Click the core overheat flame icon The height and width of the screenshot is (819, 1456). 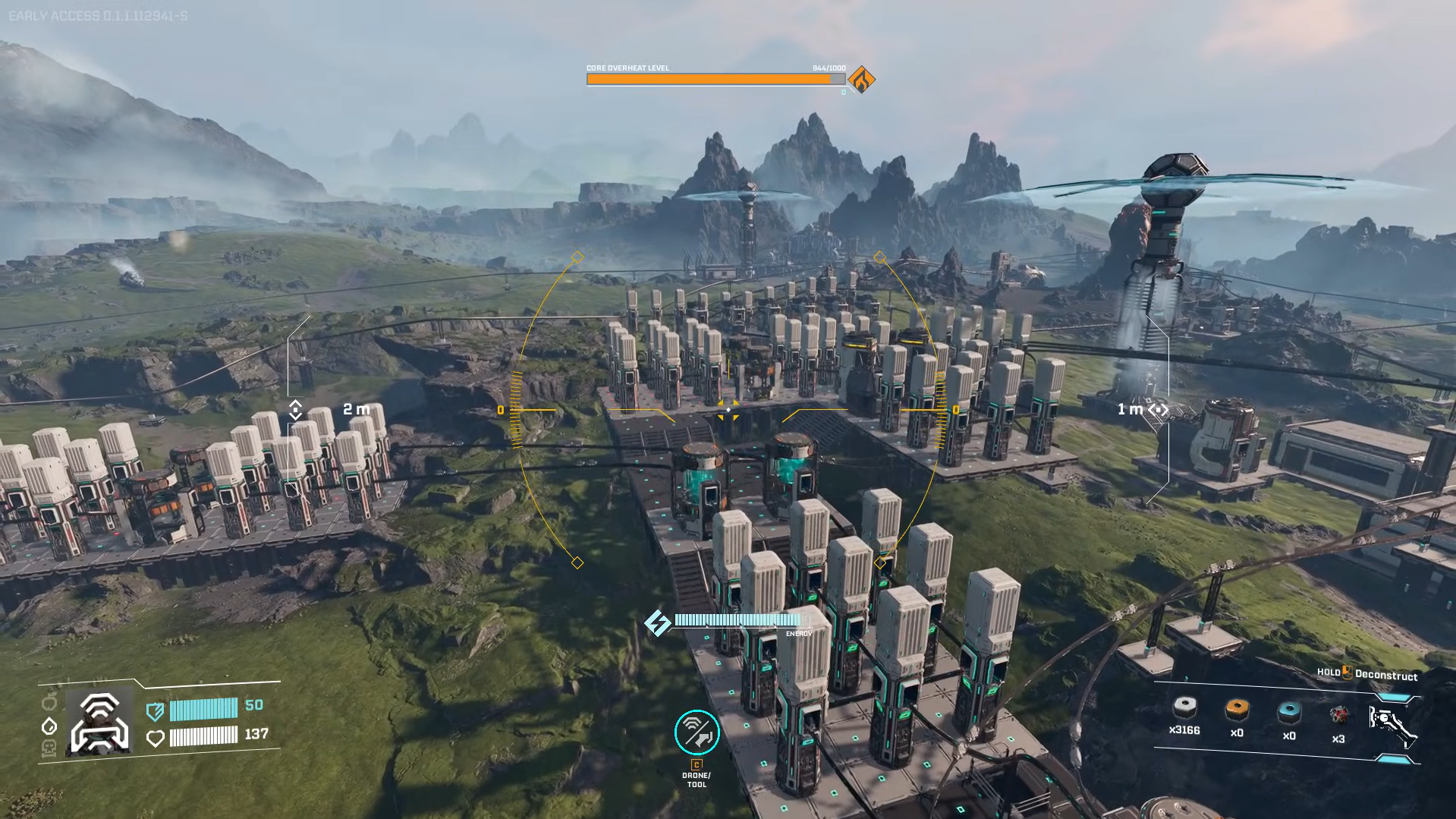click(x=861, y=80)
